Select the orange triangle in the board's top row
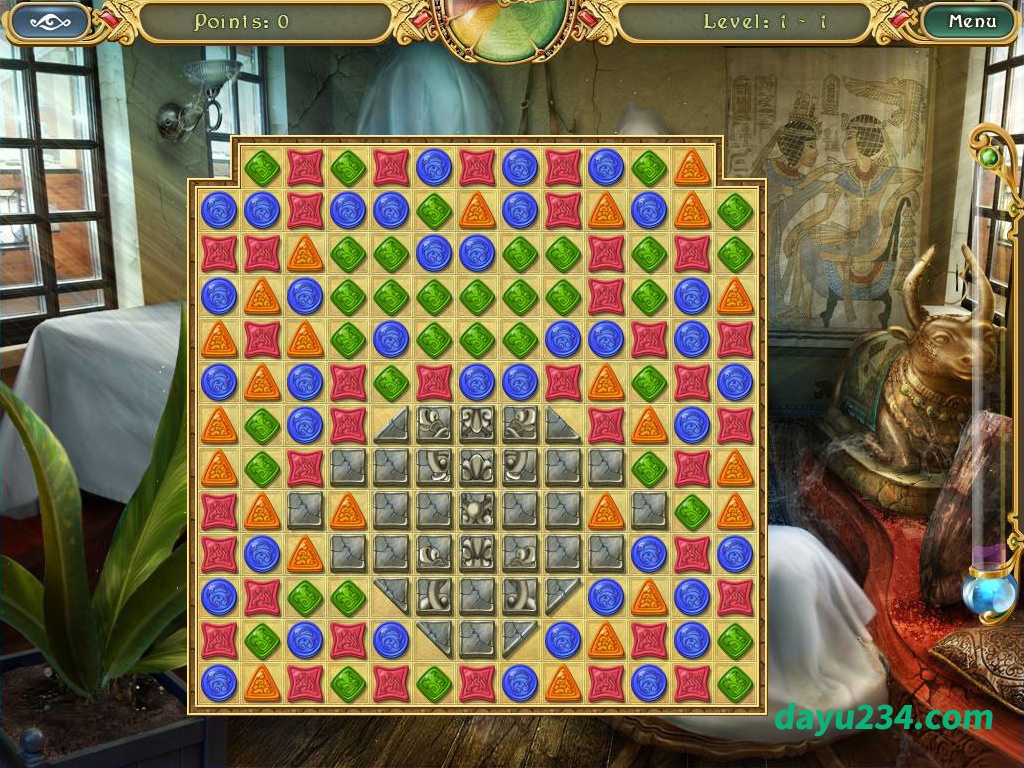 tap(692, 167)
